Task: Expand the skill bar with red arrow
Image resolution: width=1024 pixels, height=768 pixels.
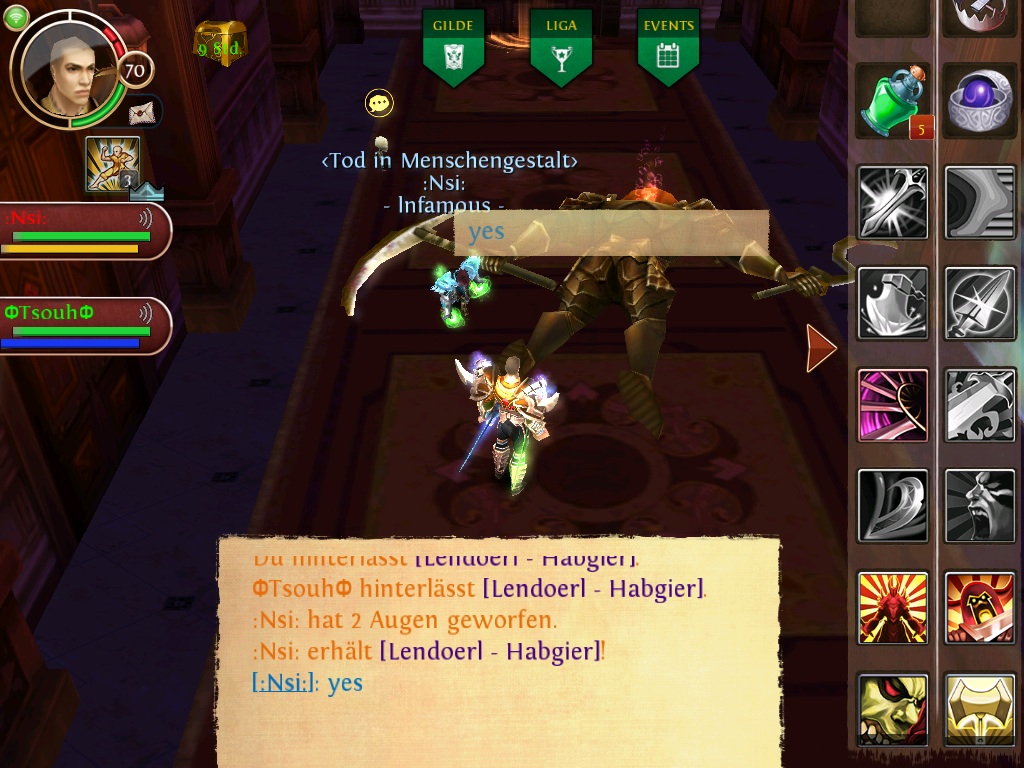Action: click(x=821, y=347)
